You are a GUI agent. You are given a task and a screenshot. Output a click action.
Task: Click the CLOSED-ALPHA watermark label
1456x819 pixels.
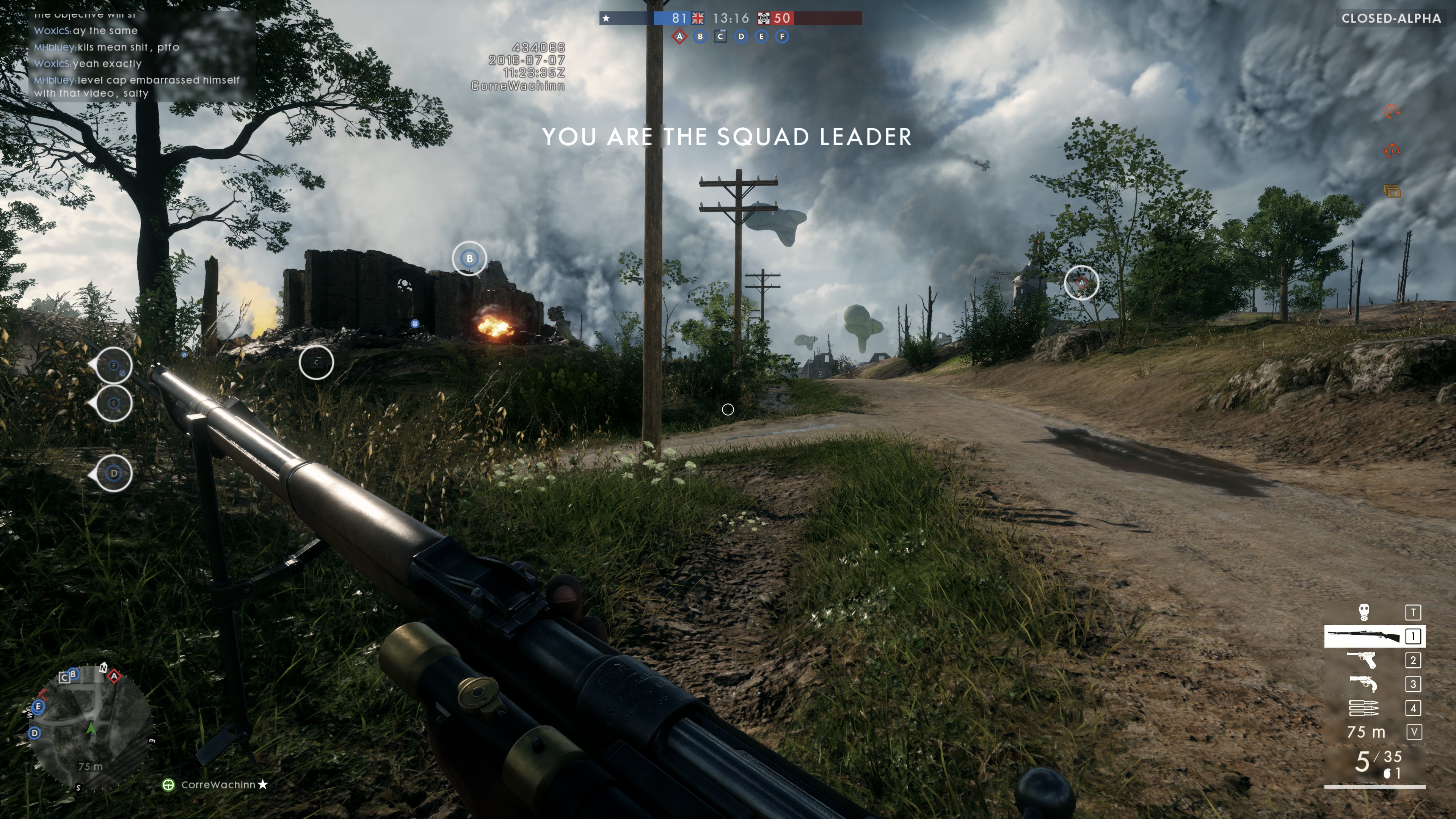[x=1391, y=19]
